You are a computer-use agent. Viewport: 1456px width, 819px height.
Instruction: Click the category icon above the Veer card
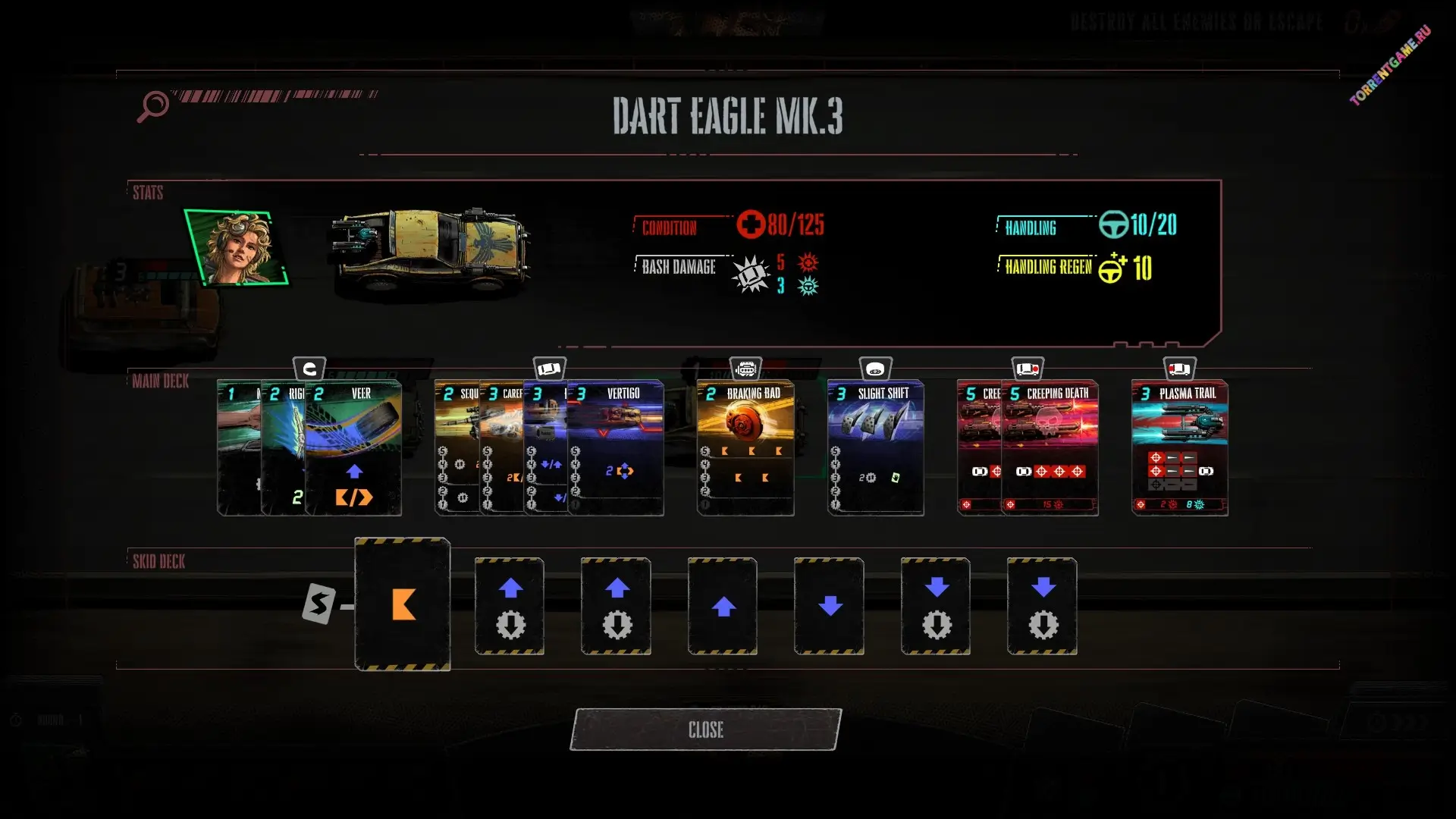point(309,369)
